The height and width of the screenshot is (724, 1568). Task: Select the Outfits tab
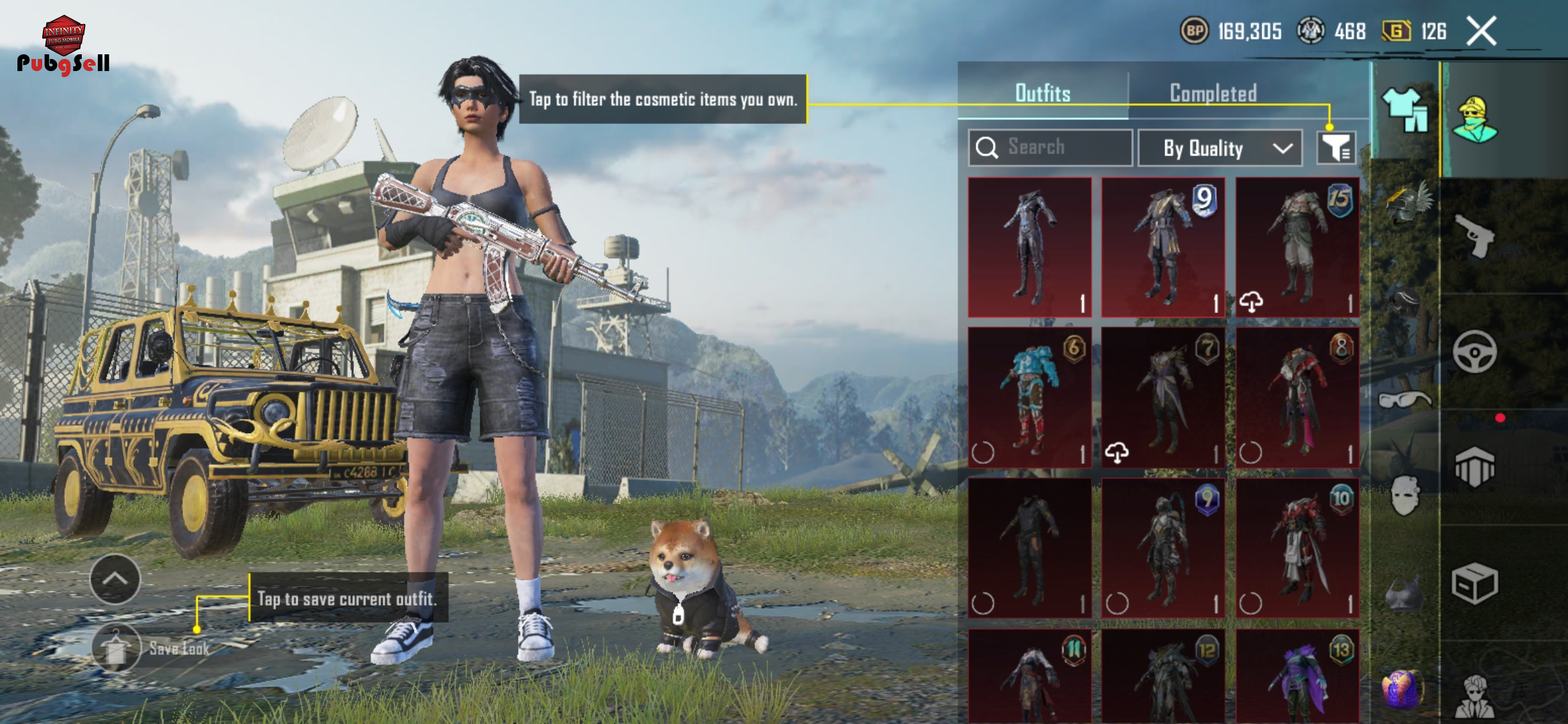(x=1043, y=93)
